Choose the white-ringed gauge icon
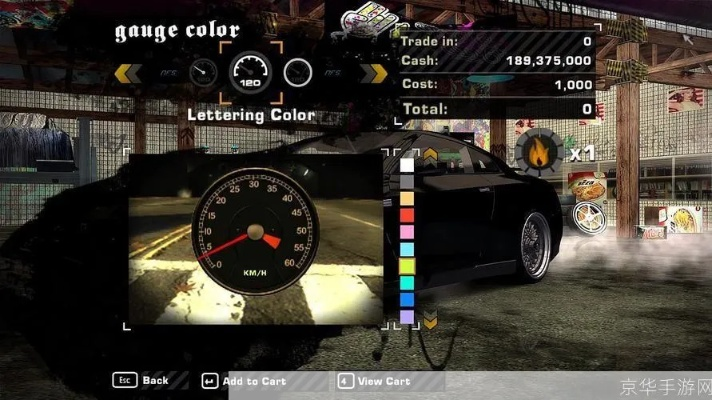 click(x=298, y=72)
